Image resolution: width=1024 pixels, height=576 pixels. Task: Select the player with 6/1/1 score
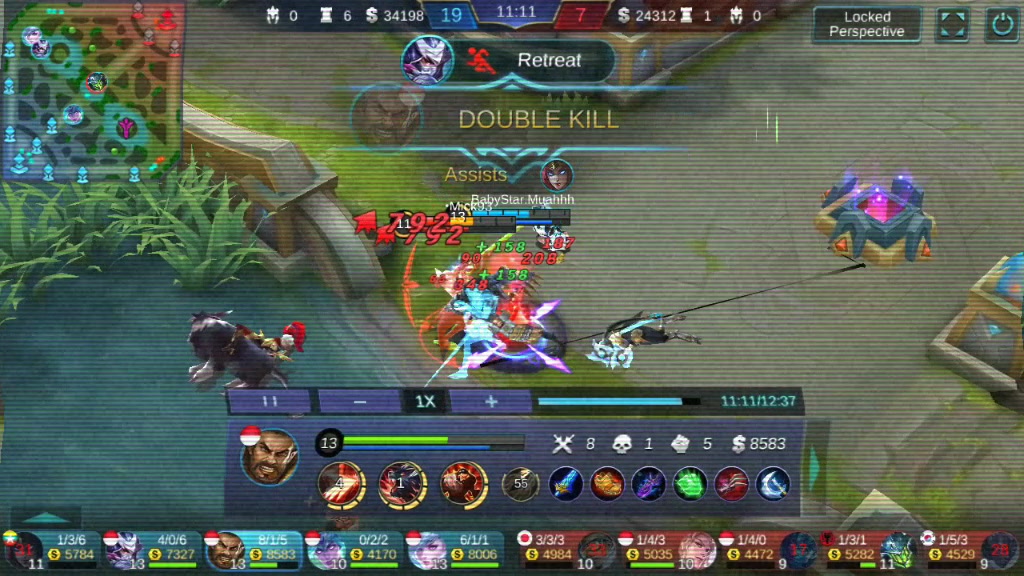(456, 548)
